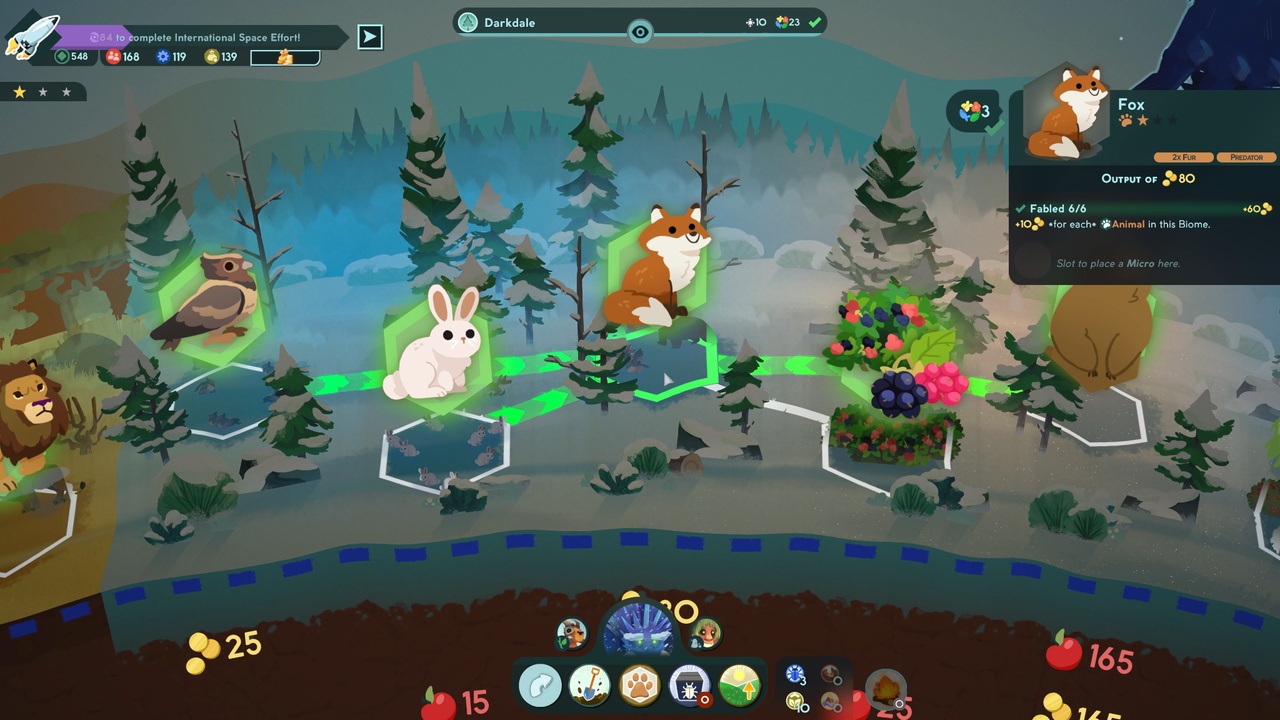Open the insect box tool
1280x720 pixels.
[690, 687]
